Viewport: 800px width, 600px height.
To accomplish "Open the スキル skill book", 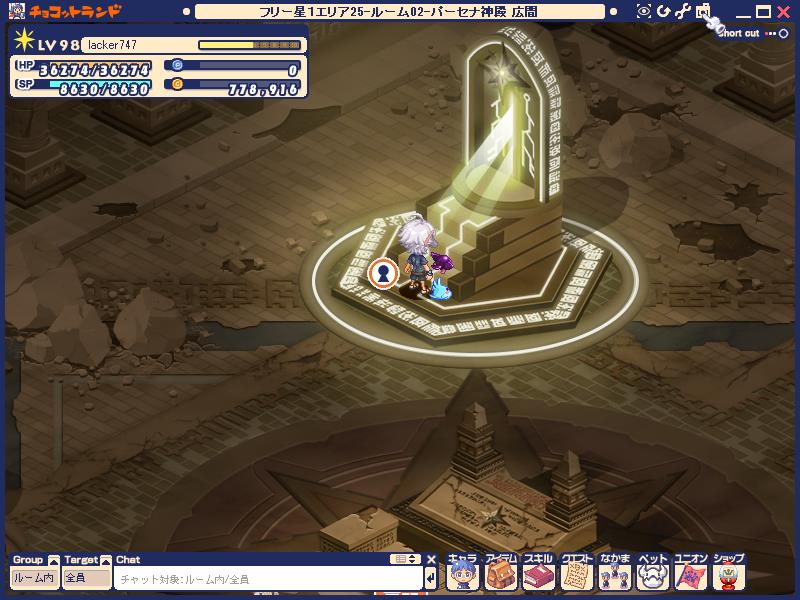I will point(538,575).
